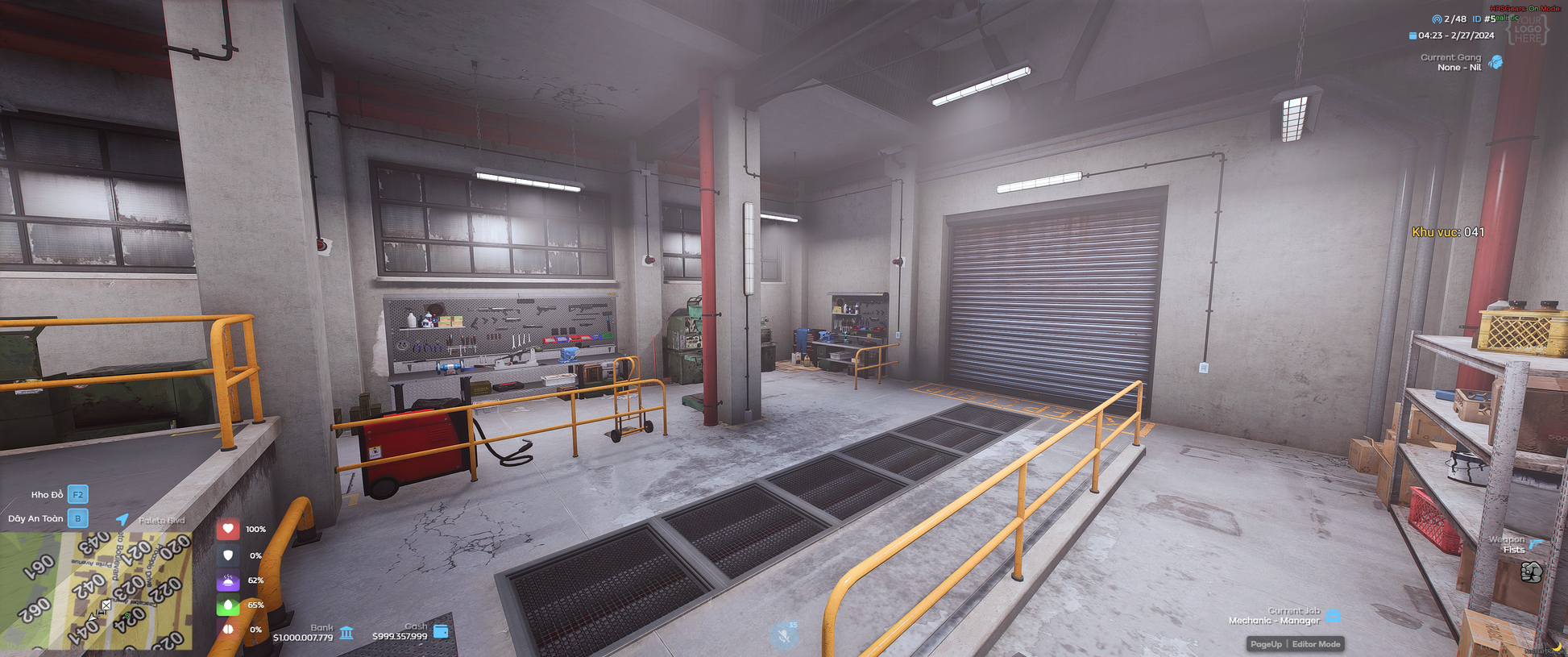Select the Fists weapon icon
1568x657 pixels.
tap(1531, 572)
